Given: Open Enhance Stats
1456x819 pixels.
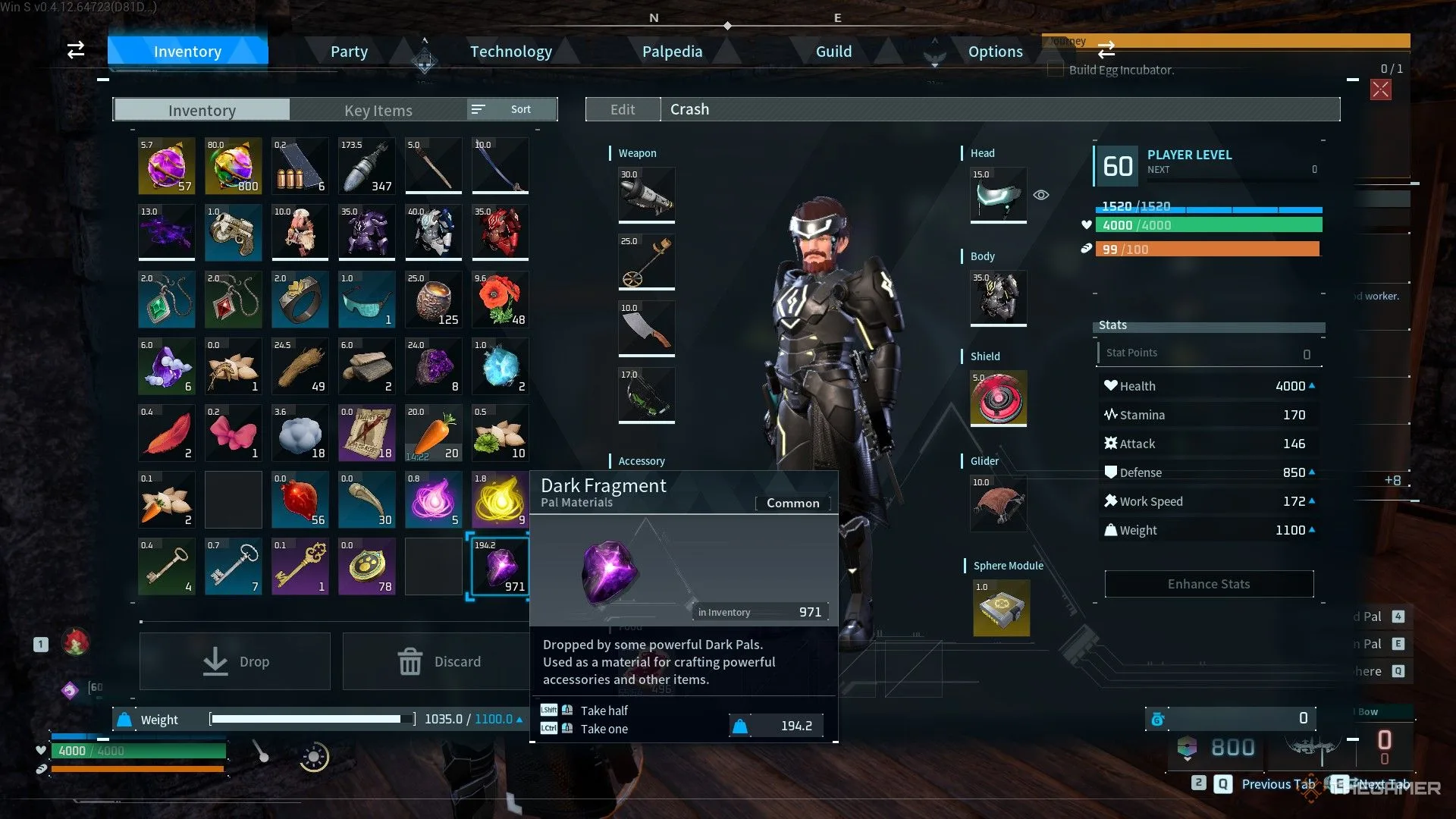Looking at the screenshot, I should point(1209,584).
